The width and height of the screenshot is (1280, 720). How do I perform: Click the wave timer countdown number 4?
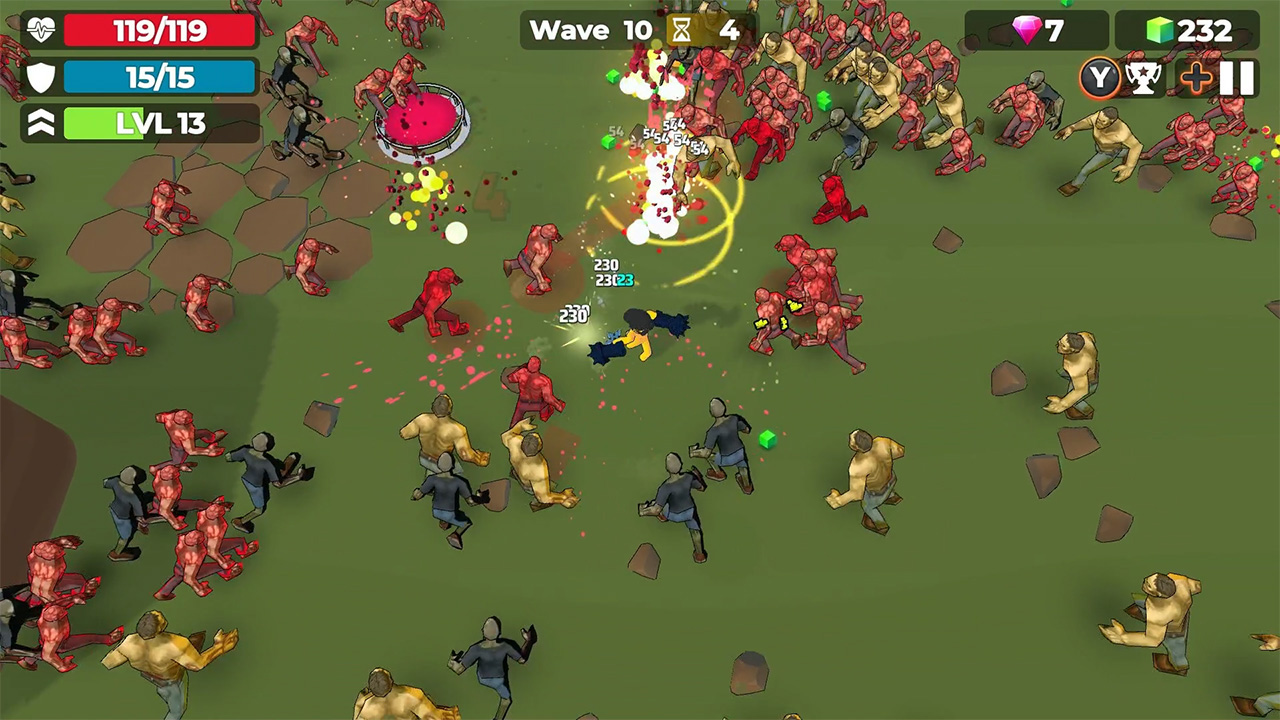pyautogui.click(x=728, y=30)
